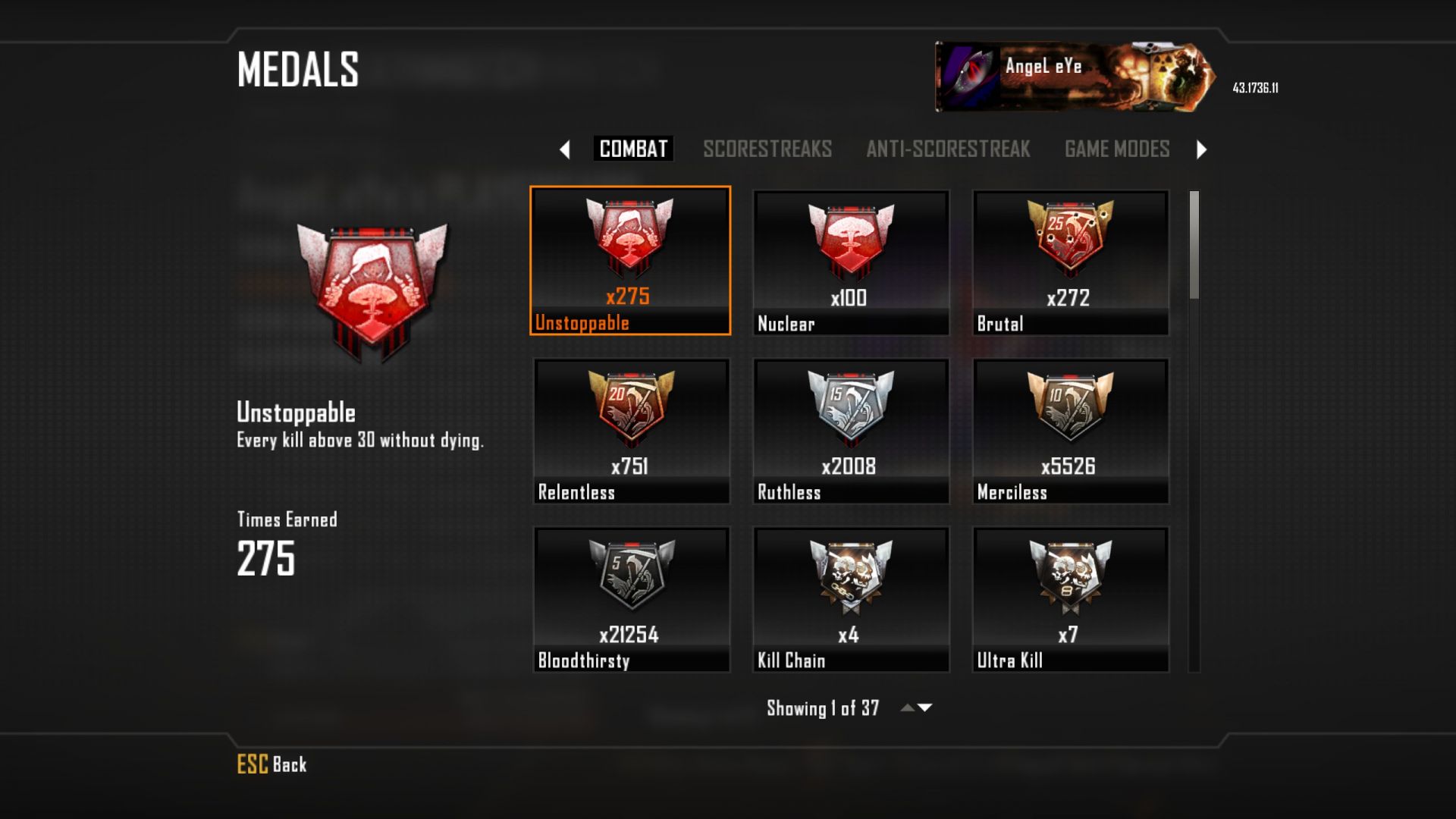
Task: Click the Combat tab
Action: point(633,149)
